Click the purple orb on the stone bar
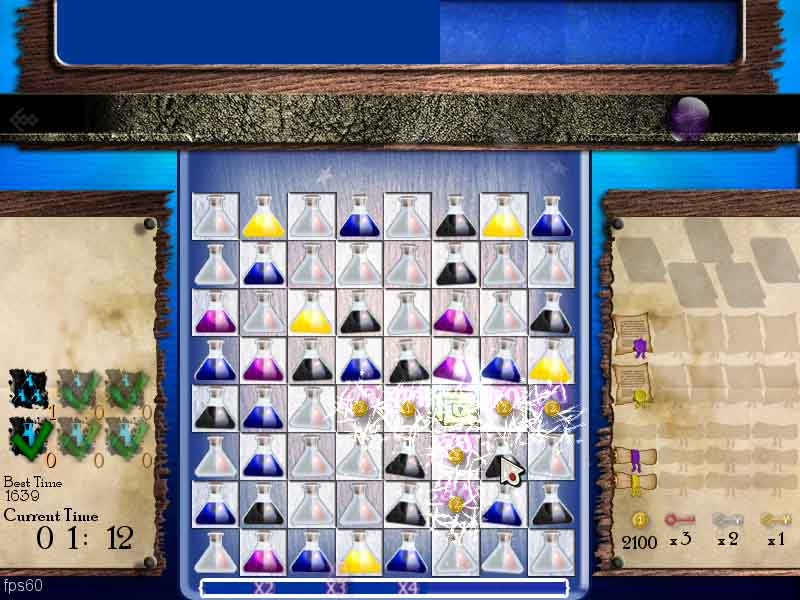This screenshot has width=800, height=600. tap(687, 118)
